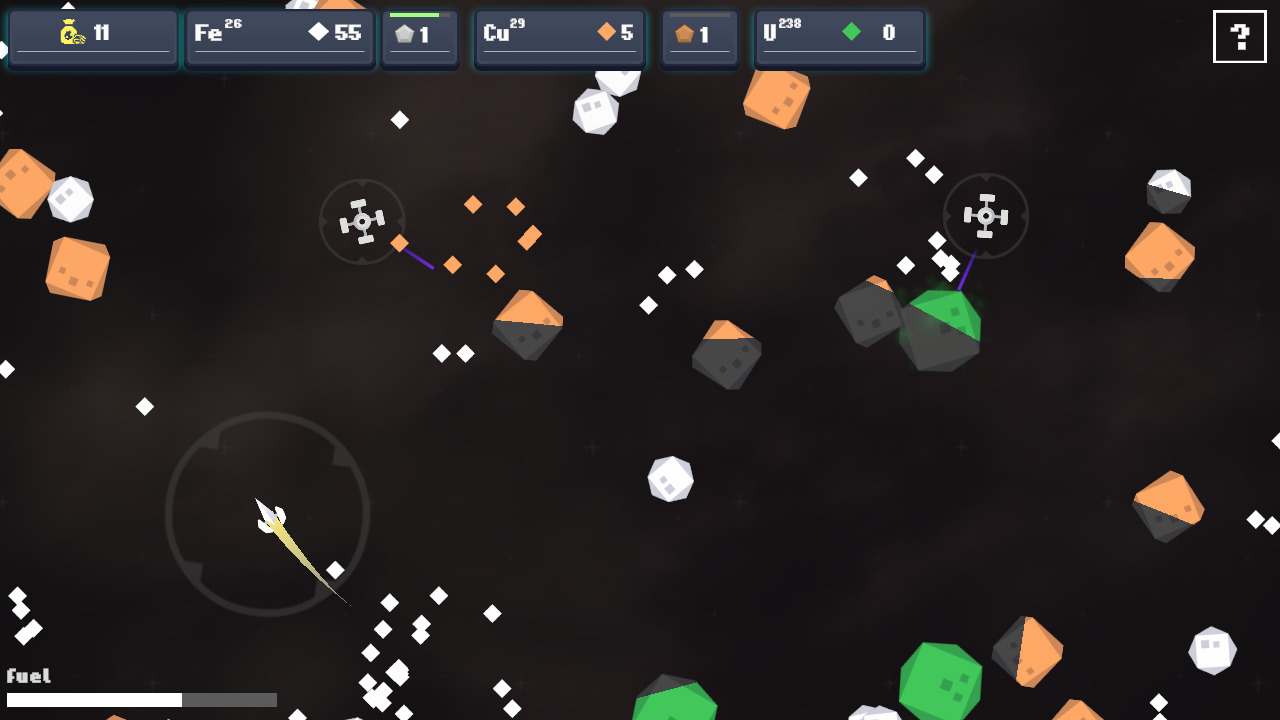Screen dimensions: 1280x720
Task: Click the grey pentagon resource slot
Action: [x=419, y=37]
